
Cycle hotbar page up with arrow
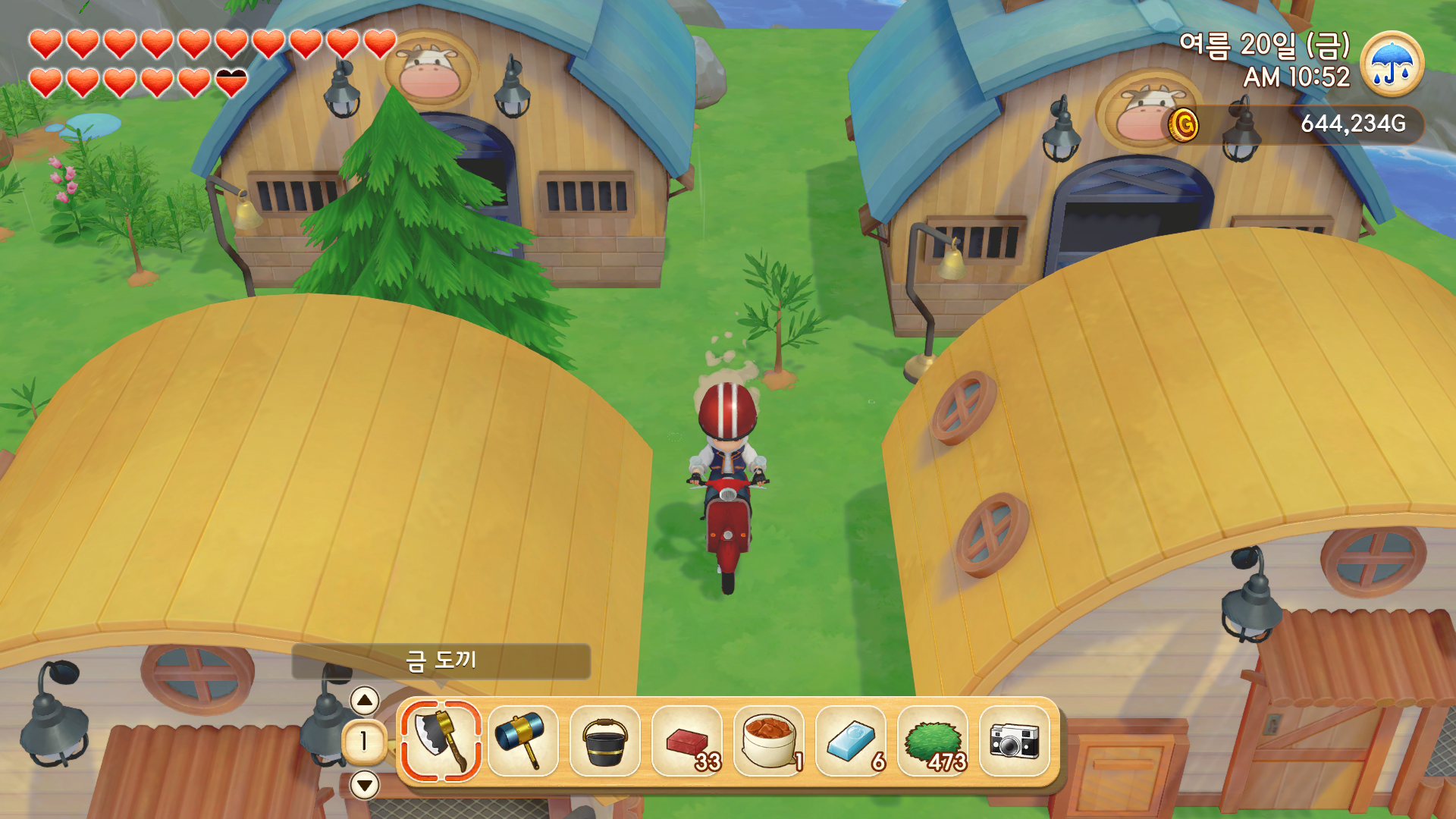pyautogui.click(x=365, y=700)
